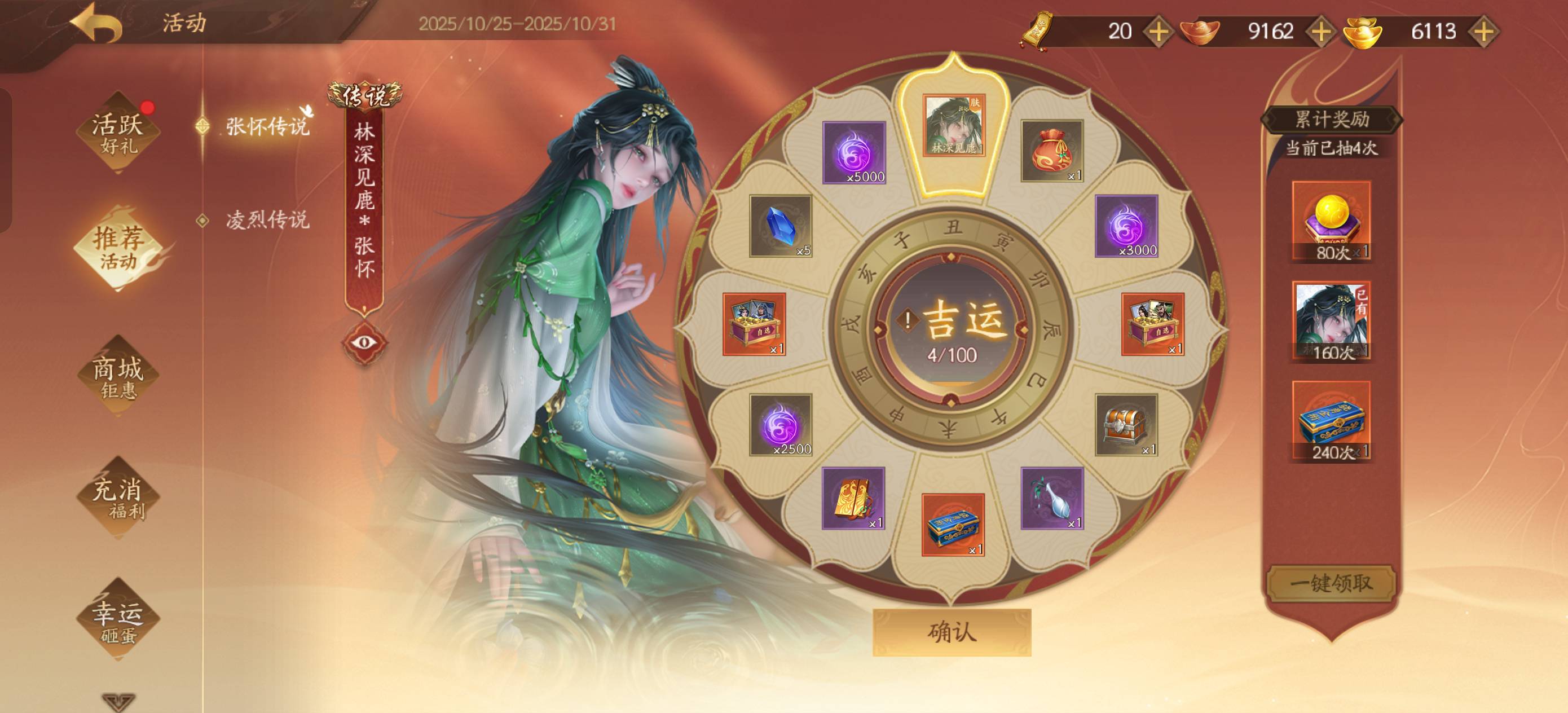
Task: Open the 吉运 info exclamation icon
Action: click(x=908, y=320)
